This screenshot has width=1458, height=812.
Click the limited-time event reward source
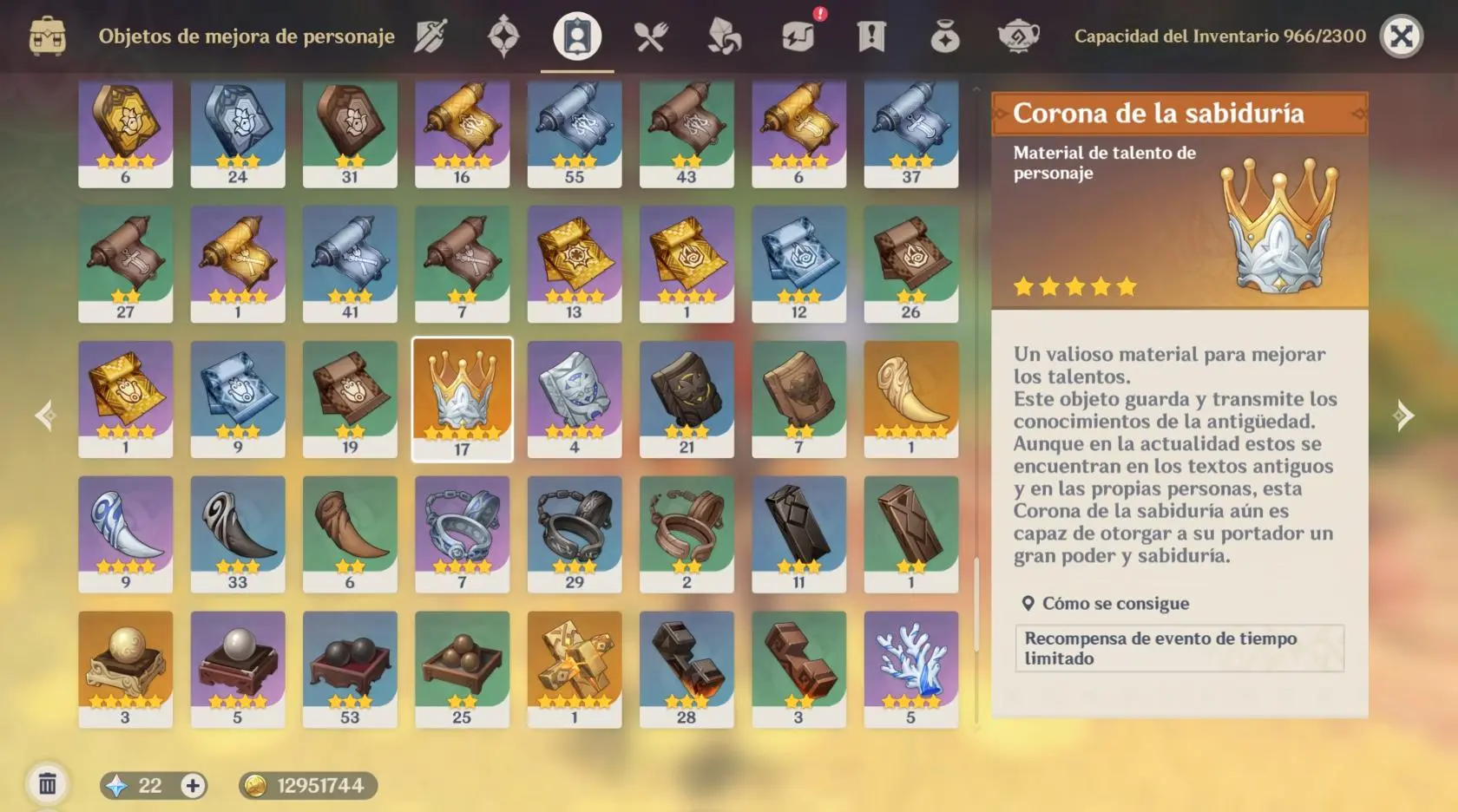pos(1179,648)
